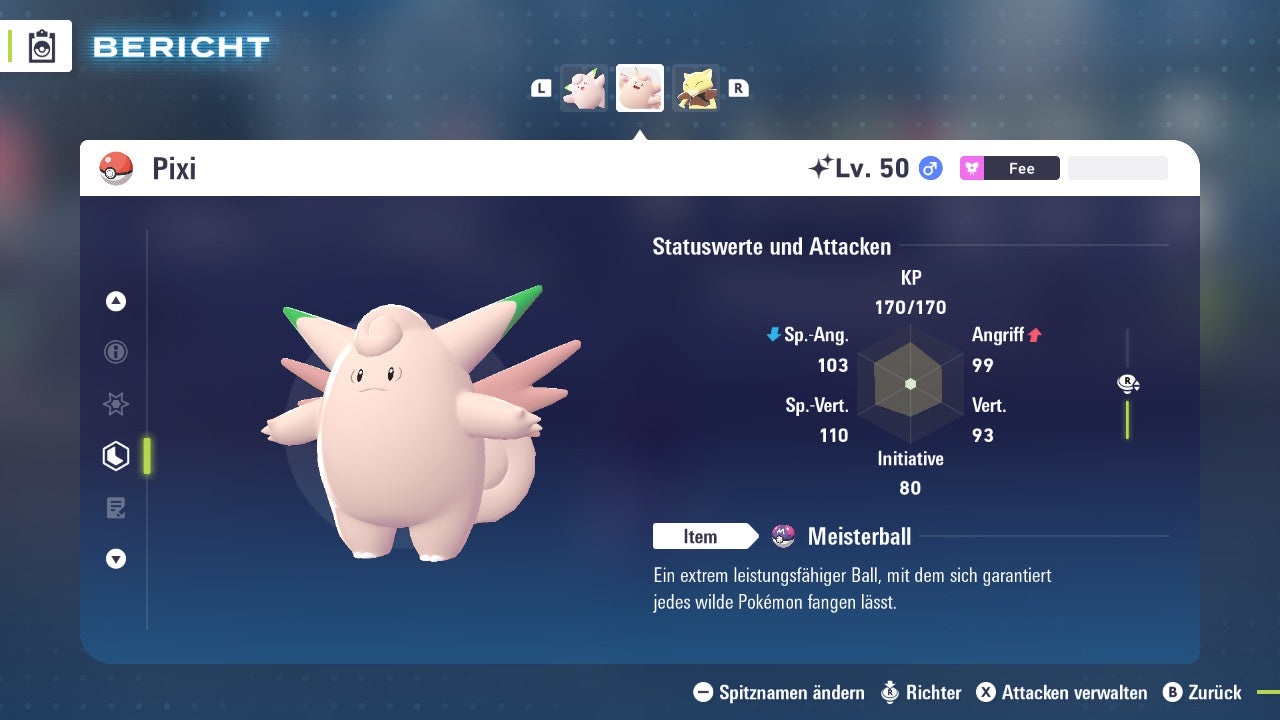Viewport: 1280px width, 720px height.
Task: Toggle the L shoulder button indicator
Action: 541,88
